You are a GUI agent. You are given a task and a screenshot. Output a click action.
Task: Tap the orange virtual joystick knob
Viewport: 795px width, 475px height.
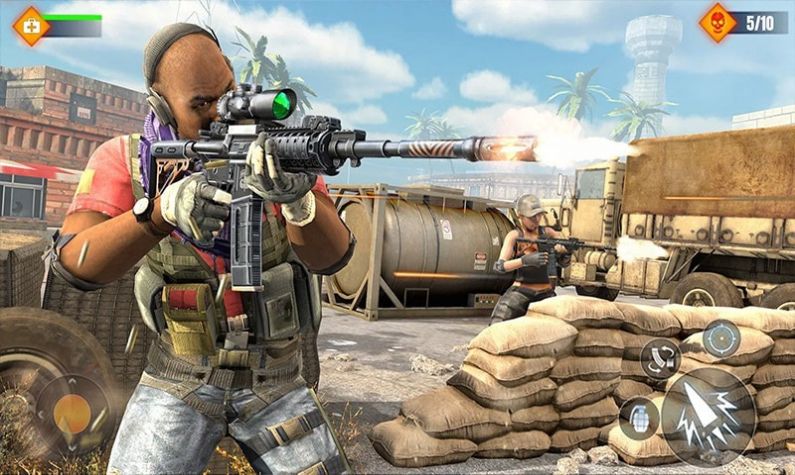(72, 413)
